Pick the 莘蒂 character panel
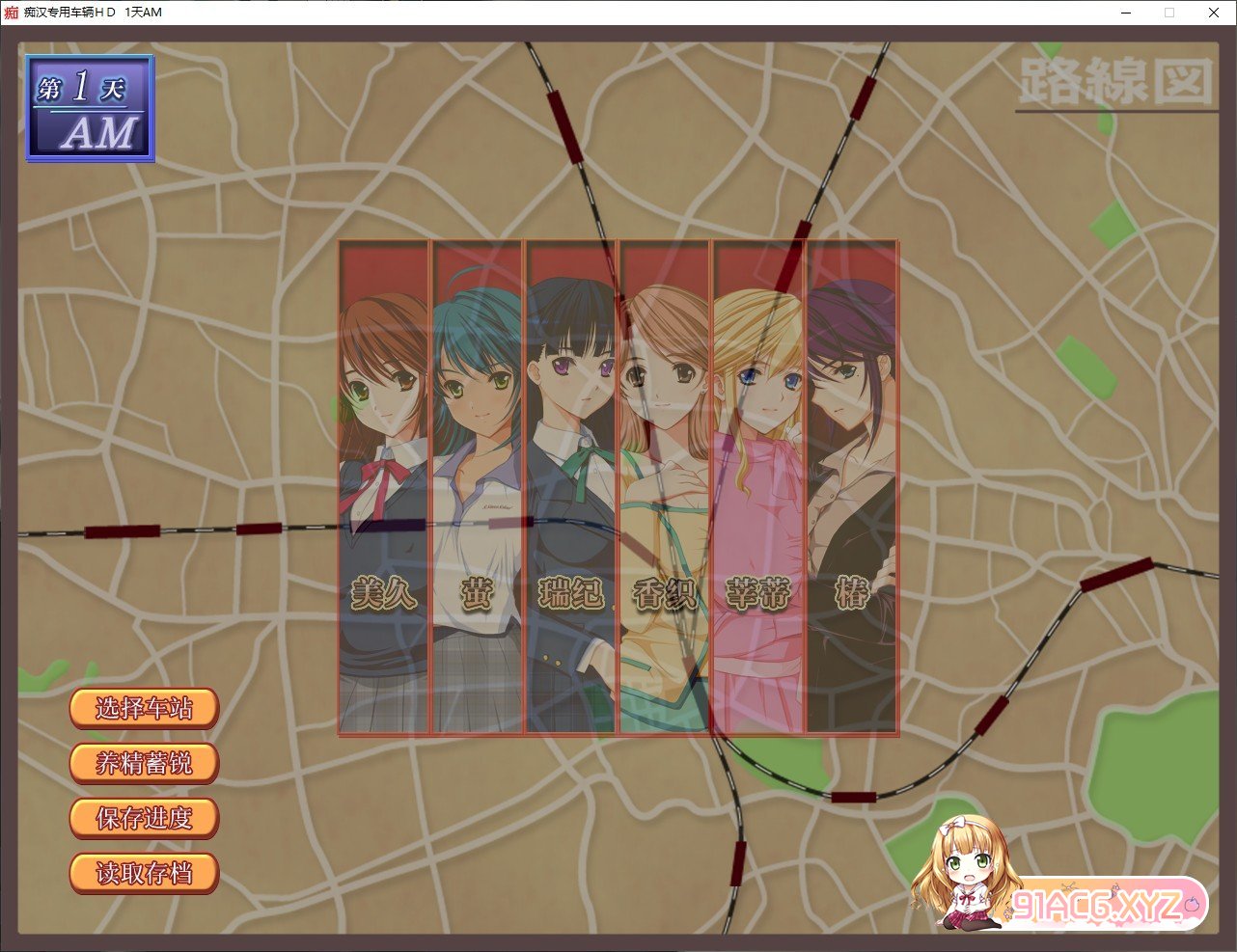1237x952 pixels. click(758, 487)
